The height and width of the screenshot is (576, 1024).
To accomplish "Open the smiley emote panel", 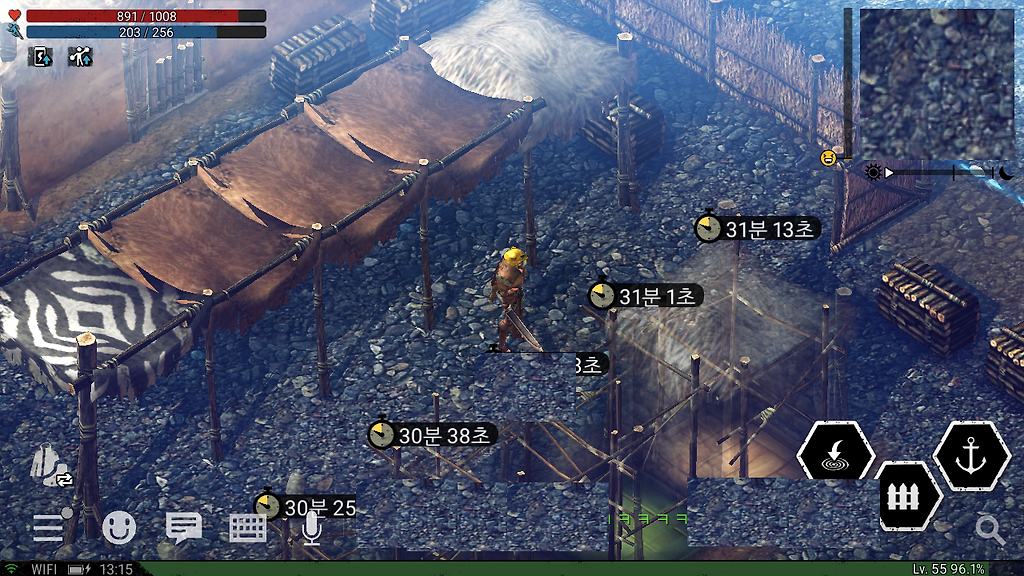I will point(119,526).
